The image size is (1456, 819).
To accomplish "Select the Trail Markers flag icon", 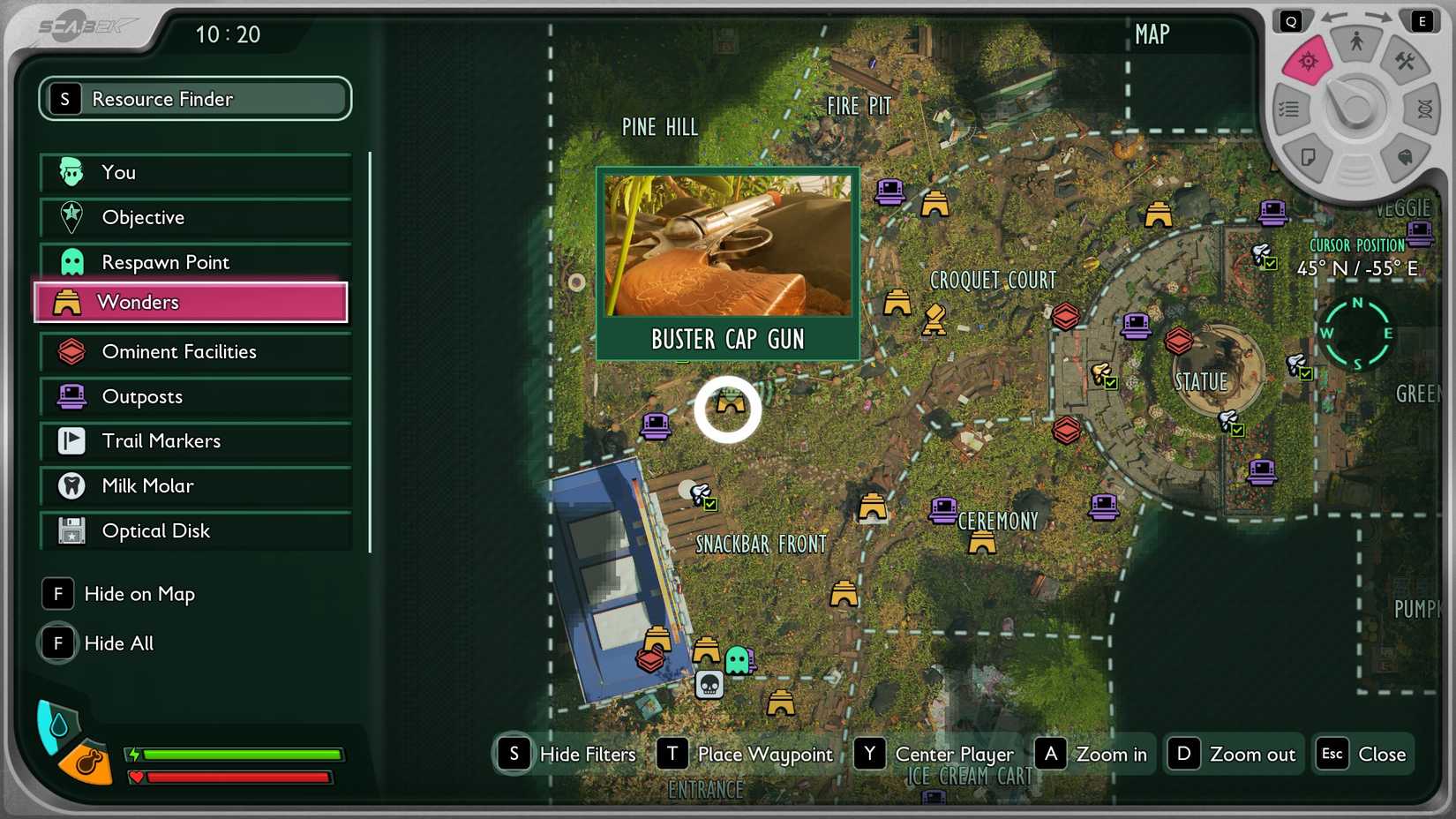I will pyautogui.click(x=71, y=441).
